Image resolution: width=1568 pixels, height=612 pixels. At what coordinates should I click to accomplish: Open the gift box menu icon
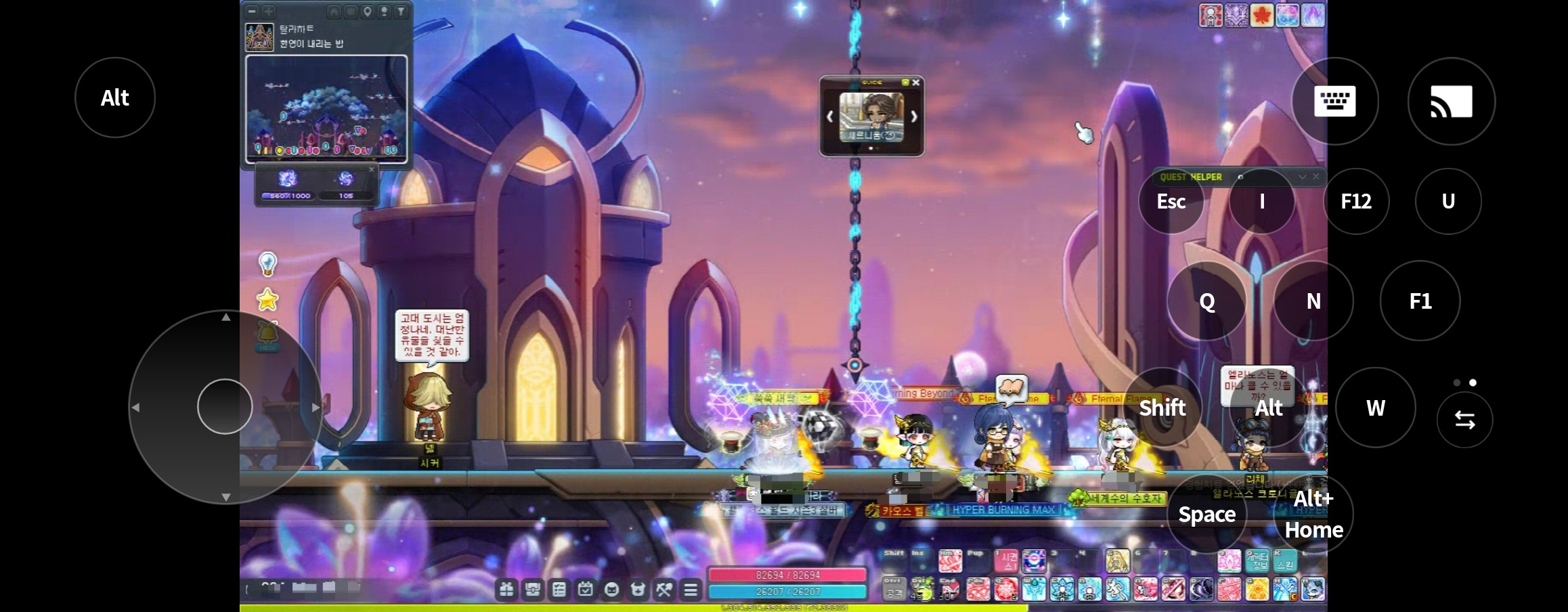click(x=506, y=590)
